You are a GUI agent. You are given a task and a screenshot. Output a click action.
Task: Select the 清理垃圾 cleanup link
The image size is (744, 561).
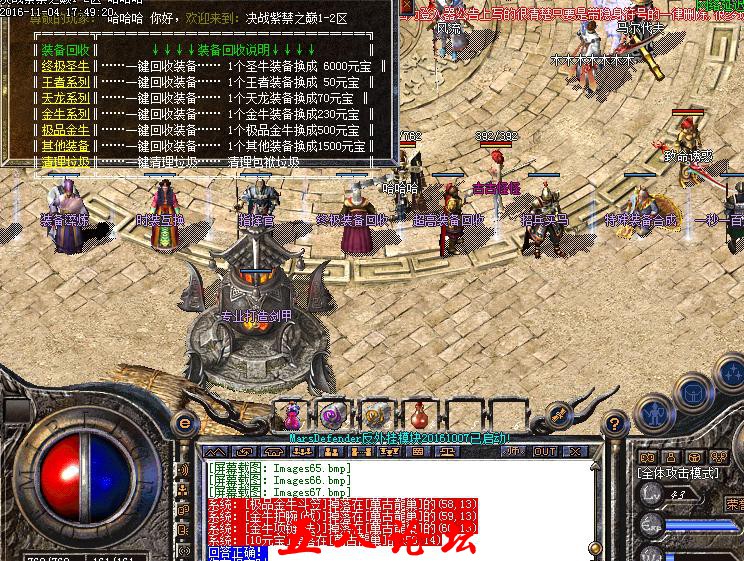(66, 161)
